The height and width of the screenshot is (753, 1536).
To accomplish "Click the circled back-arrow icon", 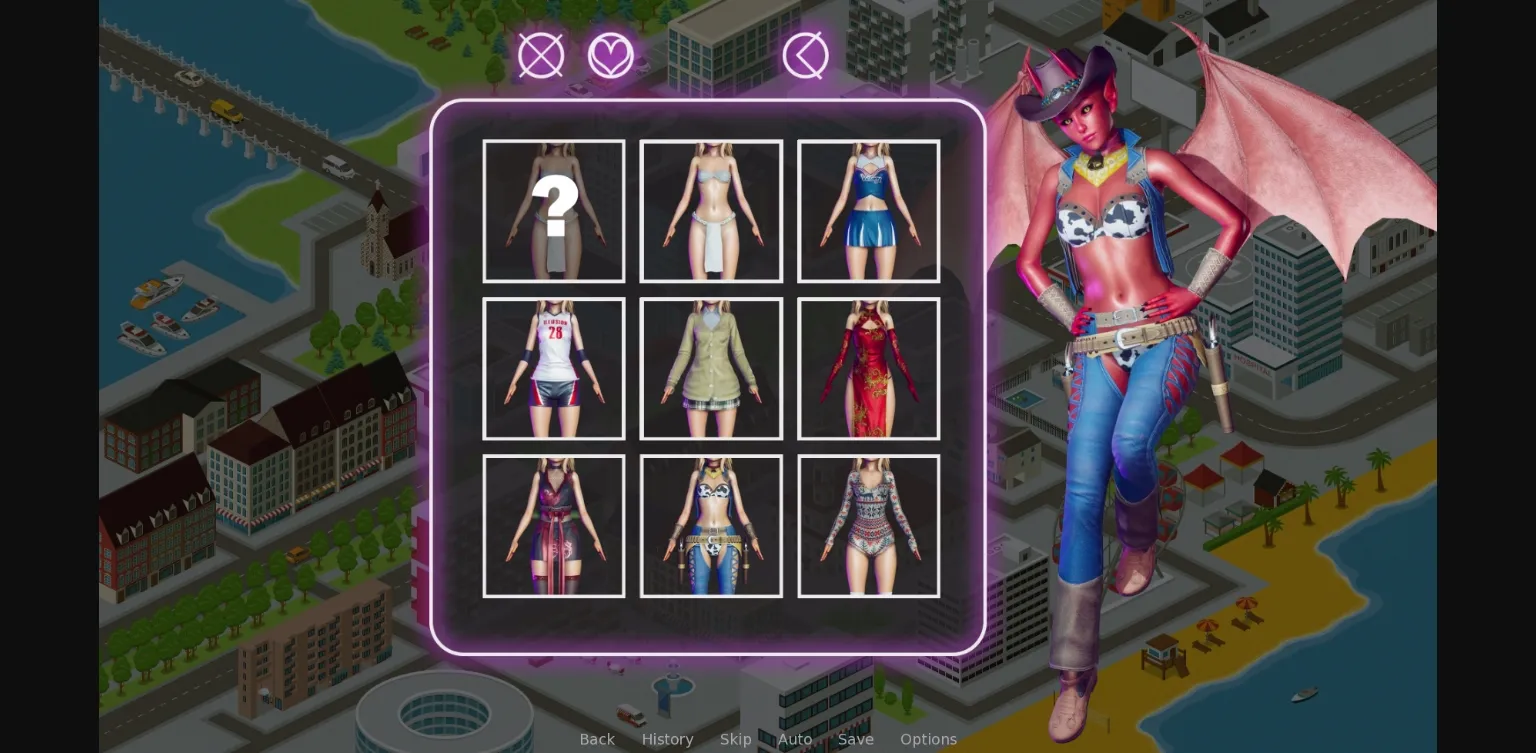I will tap(805, 55).
